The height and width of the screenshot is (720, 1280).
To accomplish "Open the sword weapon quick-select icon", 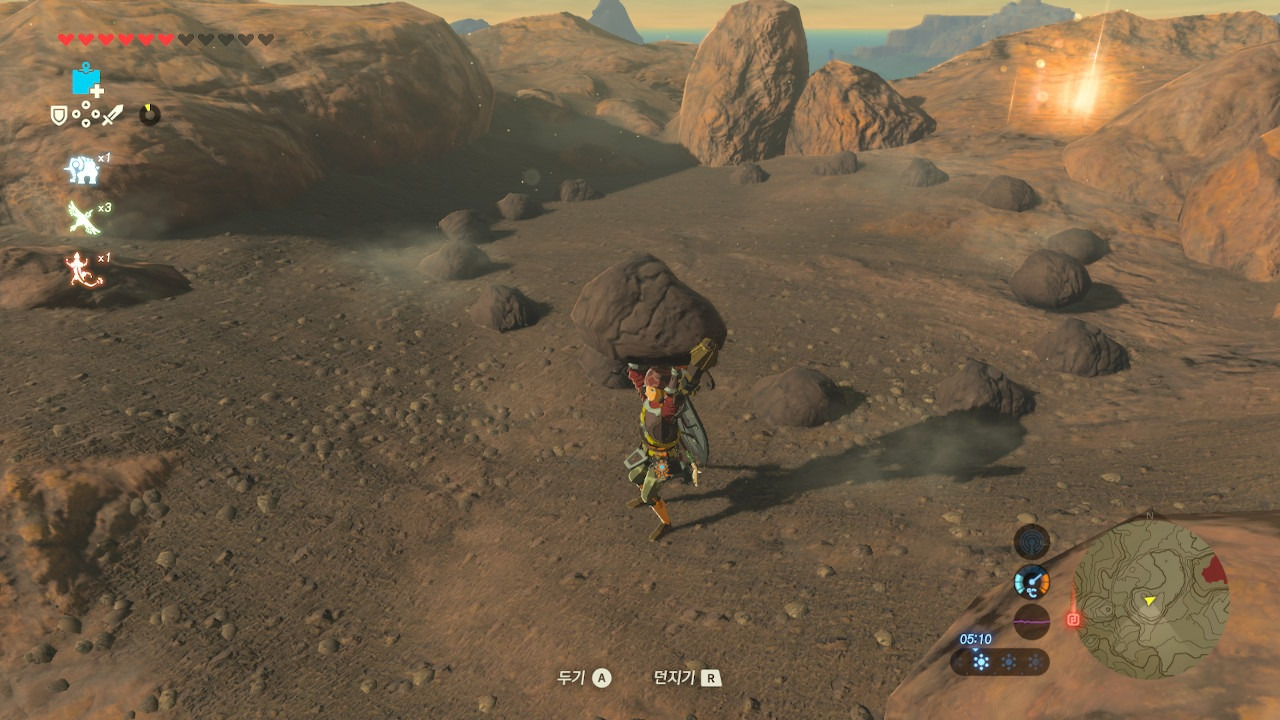I will (x=111, y=115).
